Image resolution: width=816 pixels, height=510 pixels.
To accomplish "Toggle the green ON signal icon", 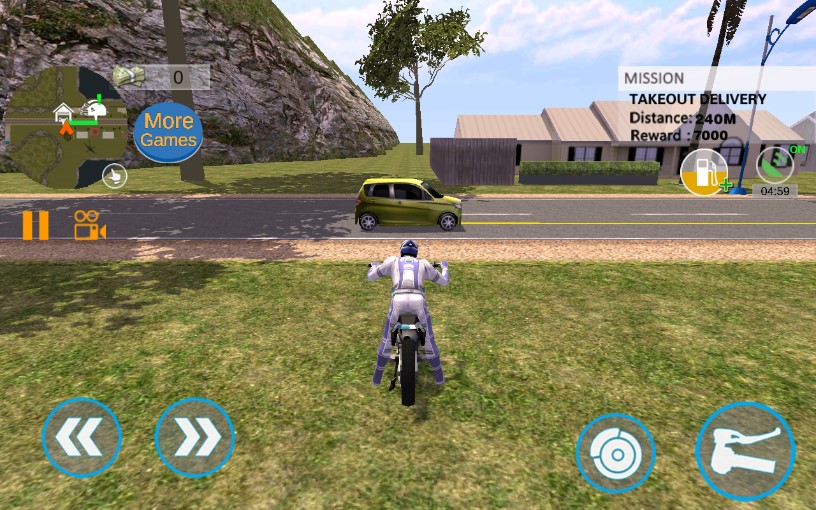I will pos(775,164).
